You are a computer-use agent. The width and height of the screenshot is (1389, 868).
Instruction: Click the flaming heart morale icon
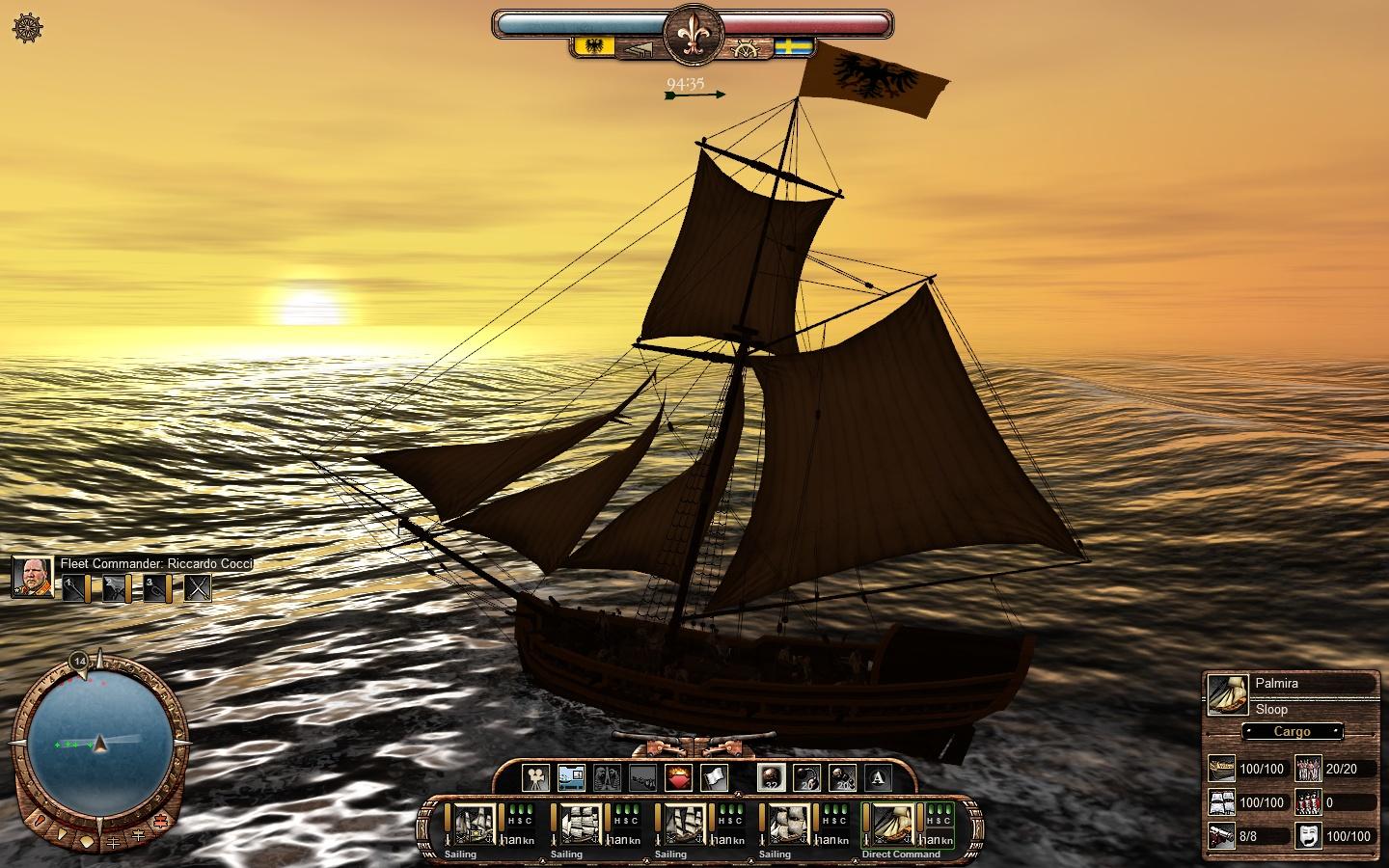(679, 778)
